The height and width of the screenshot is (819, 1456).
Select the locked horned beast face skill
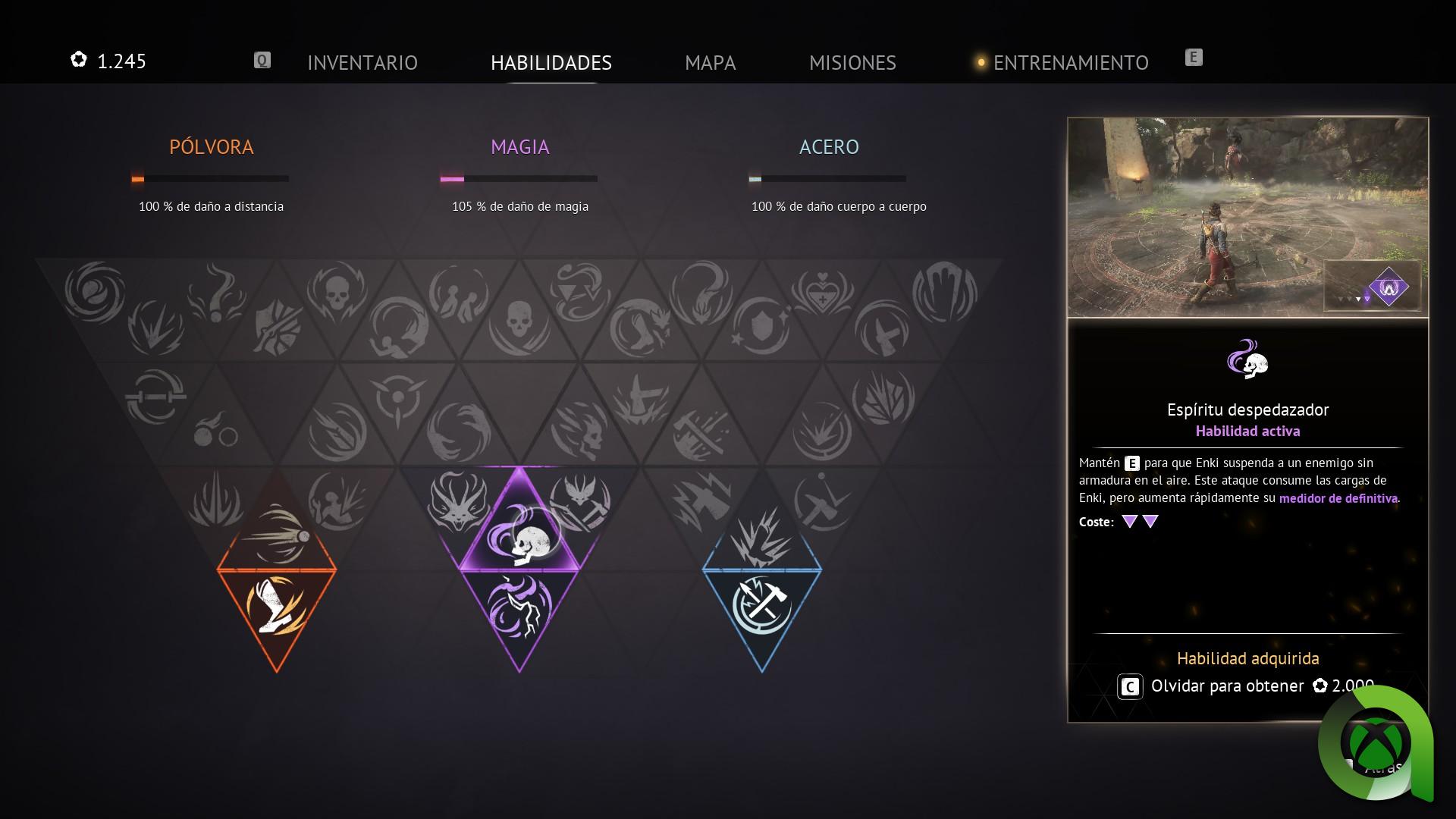tap(459, 500)
